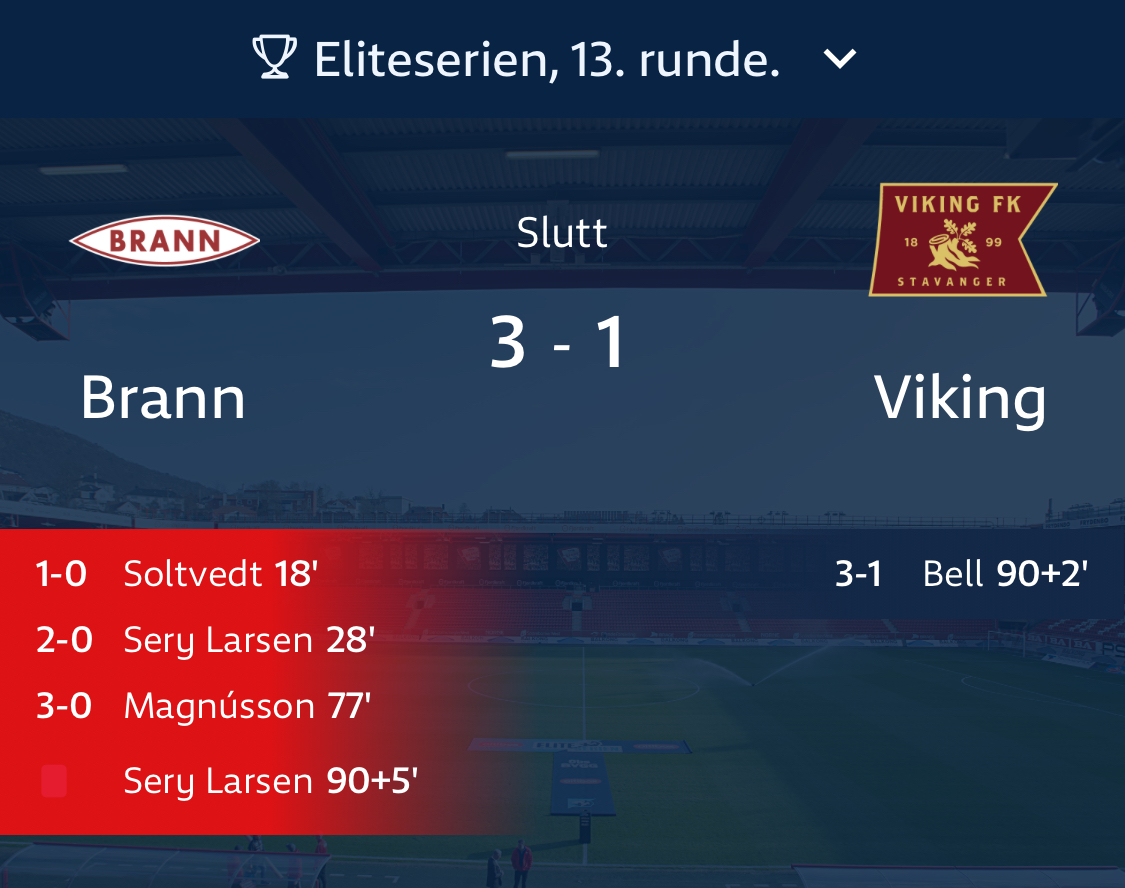Select the Soltvedt 18' goal event
The image size is (1125, 888).
[220, 574]
